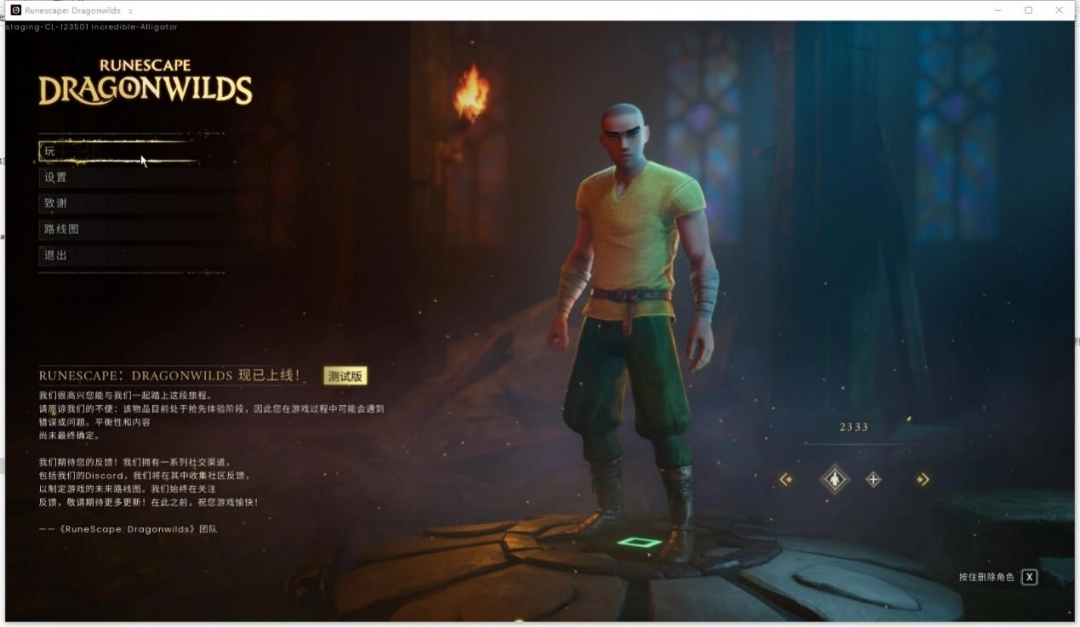Viewport: 1080px width, 627px height.
Task: Click the 测试版 (Beta) badge
Action: pos(346,376)
